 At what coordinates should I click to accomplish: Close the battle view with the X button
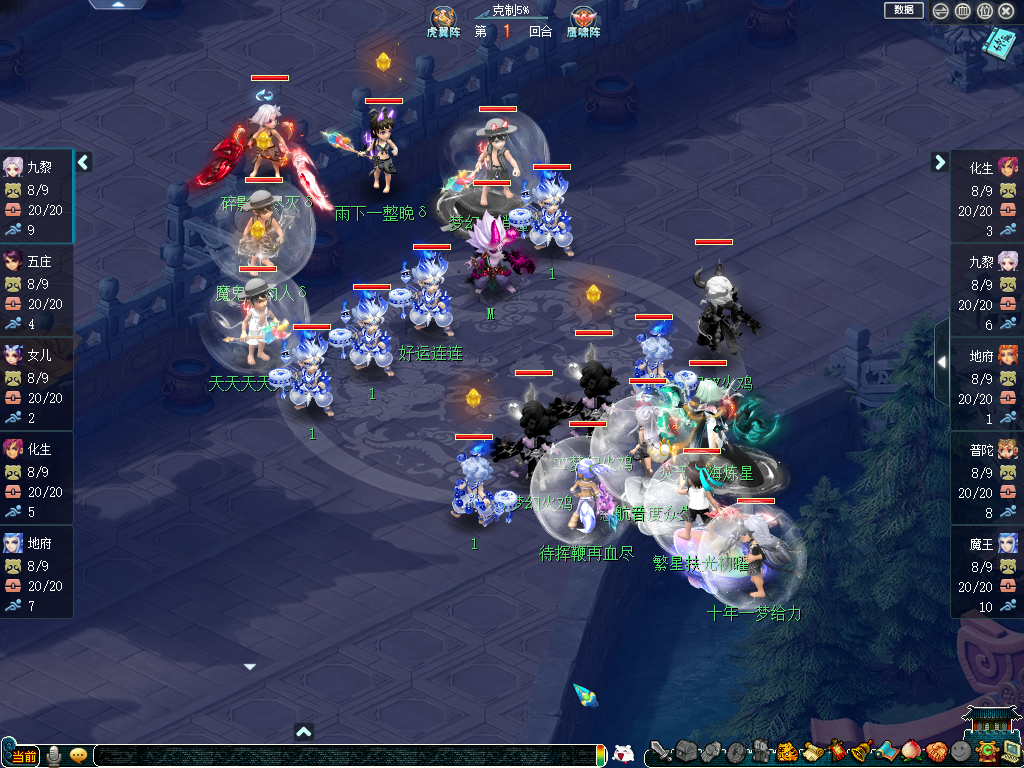[1005, 11]
